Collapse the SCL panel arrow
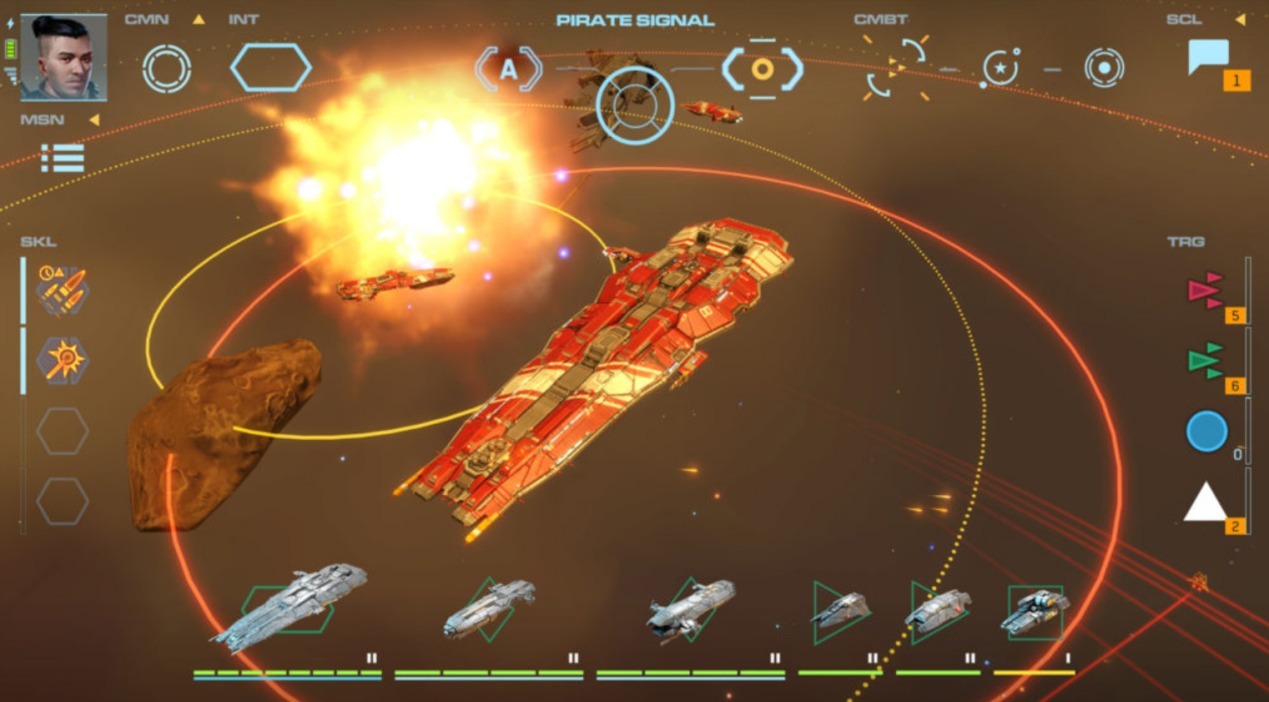Image resolution: width=1269 pixels, height=702 pixels. click(1240, 19)
